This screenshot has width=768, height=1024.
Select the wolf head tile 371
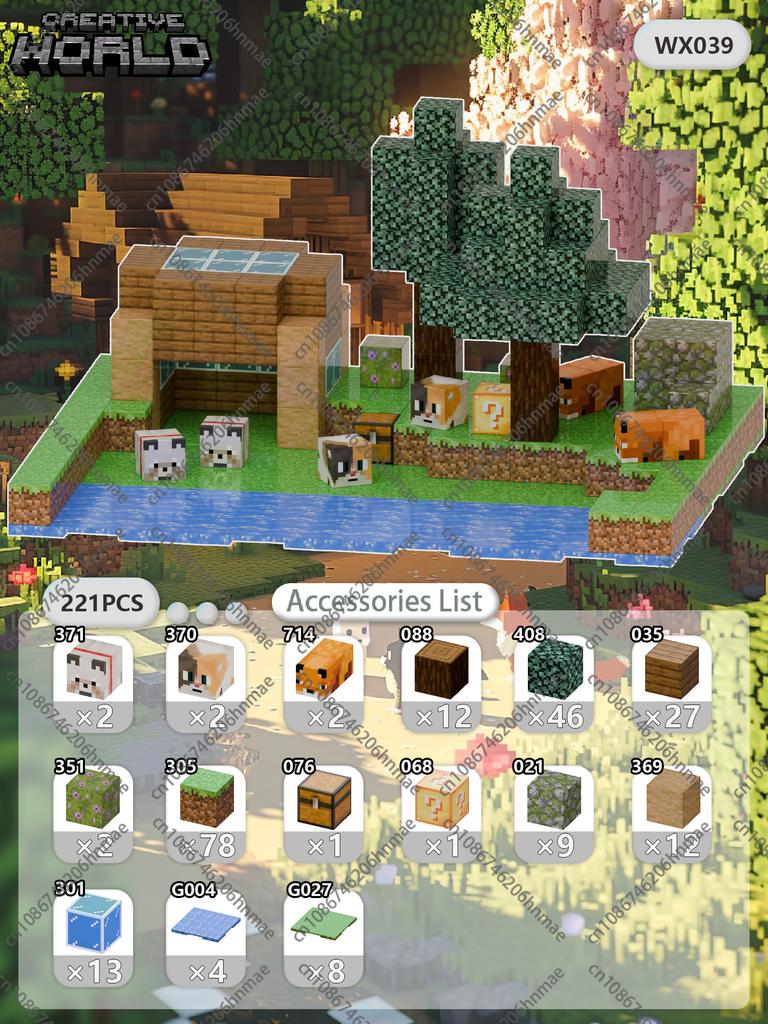(92, 682)
